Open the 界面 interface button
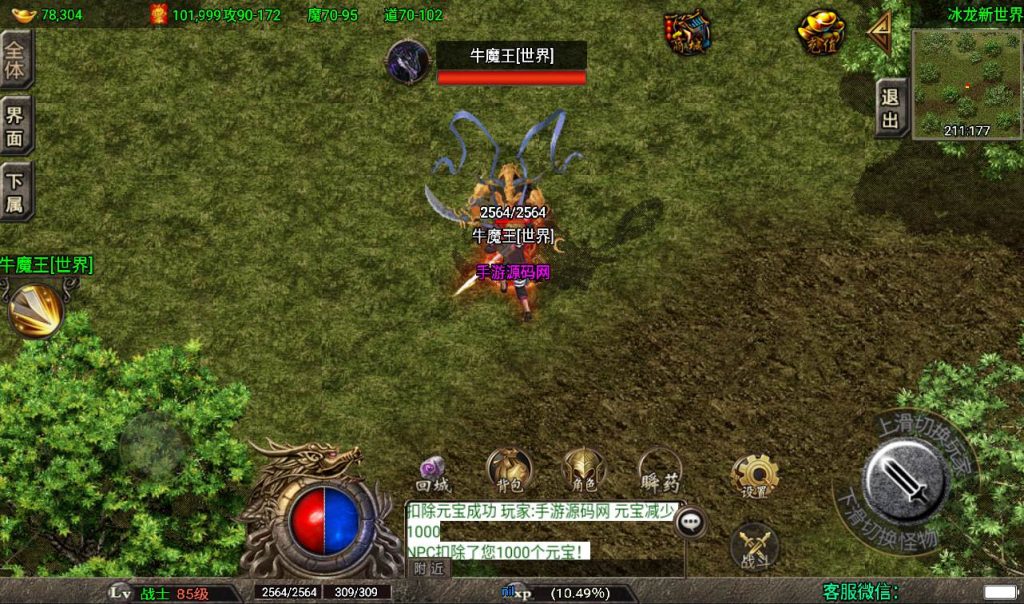 coord(16,125)
